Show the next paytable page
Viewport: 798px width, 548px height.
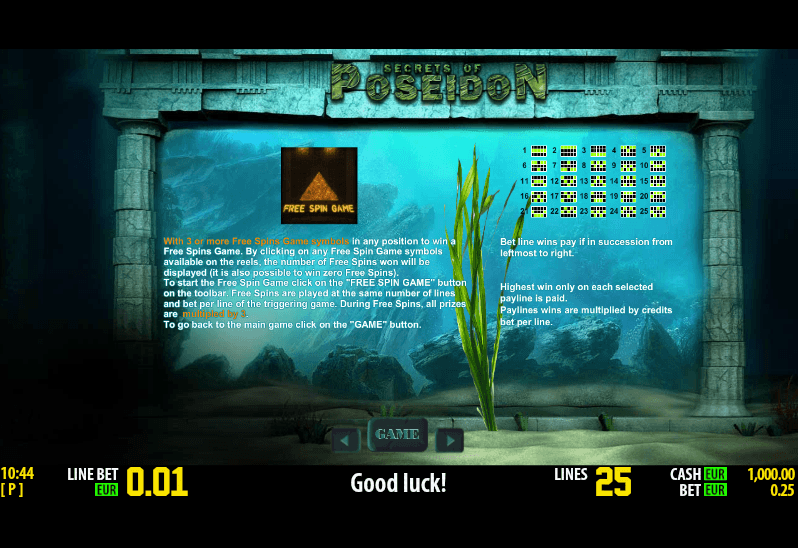450,440
